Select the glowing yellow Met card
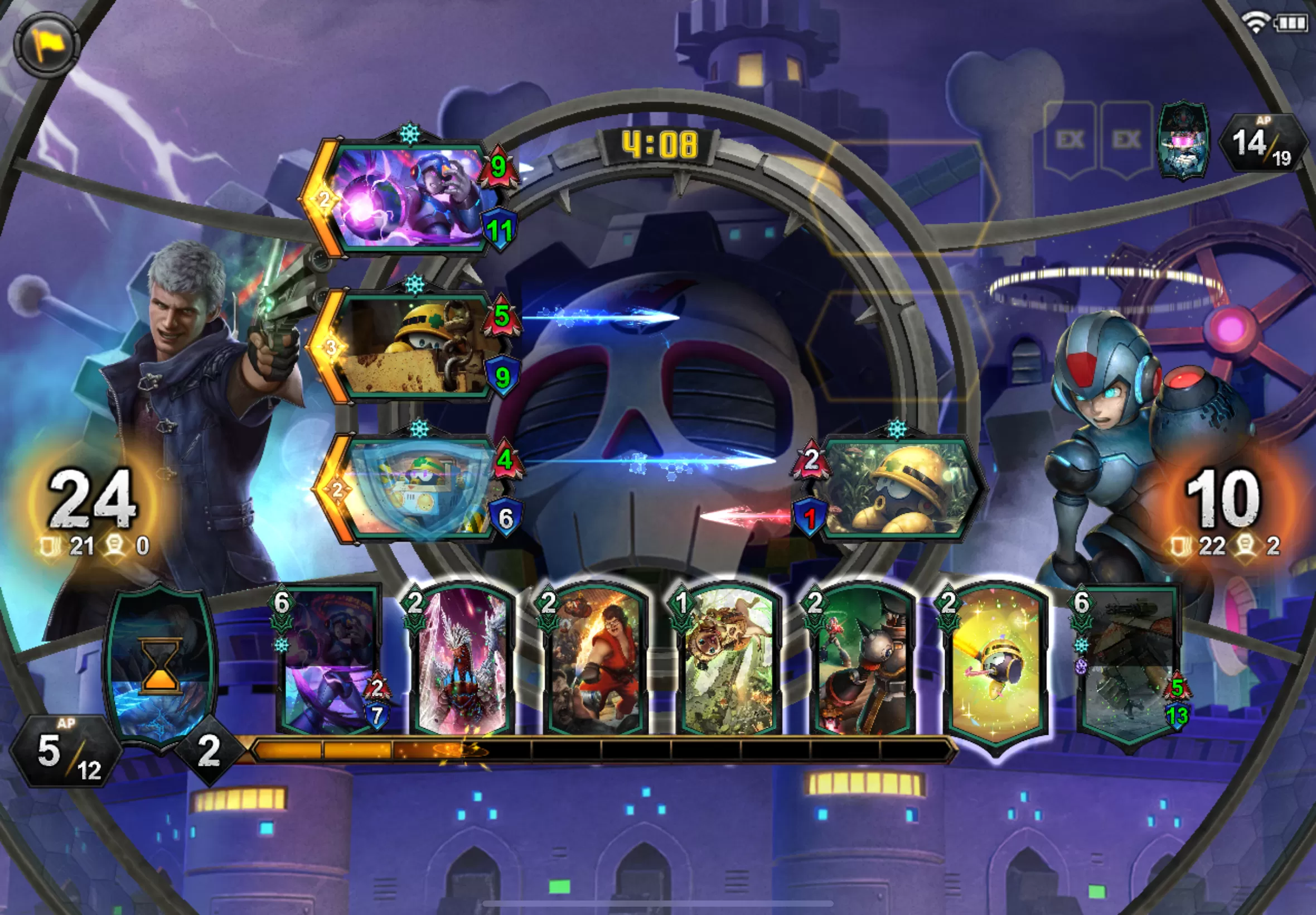Image resolution: width=1316 pixels, height=915 pixels. [x=995, y=665]
